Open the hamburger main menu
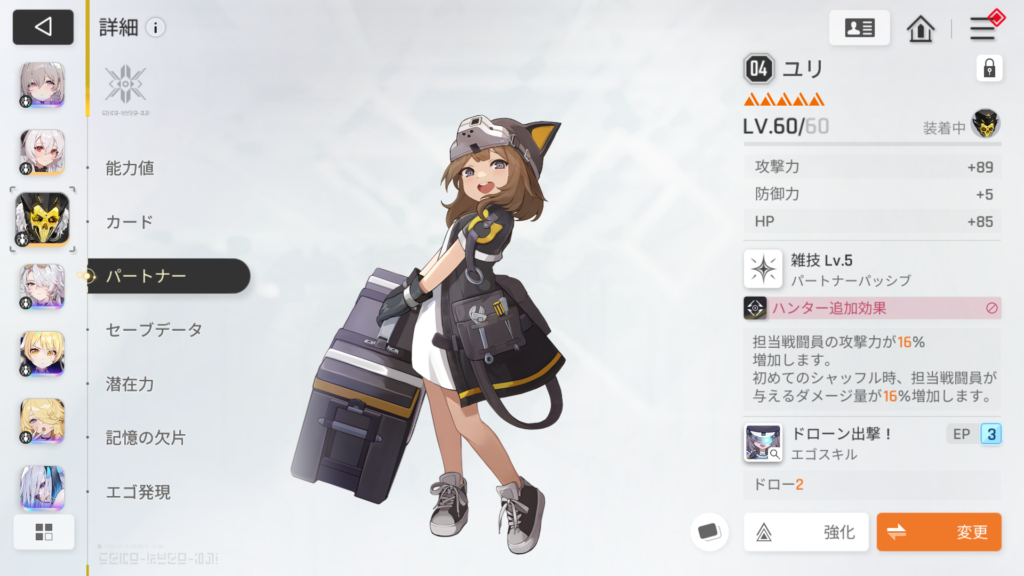 coord(982,28)
